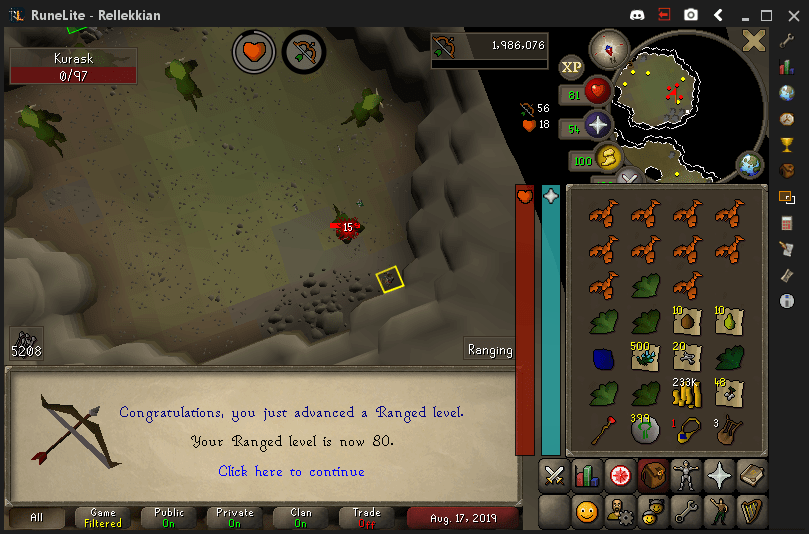Select the blue item in the inventory
The width and height of the screenshot is (809, 534).
coord(603,358)
